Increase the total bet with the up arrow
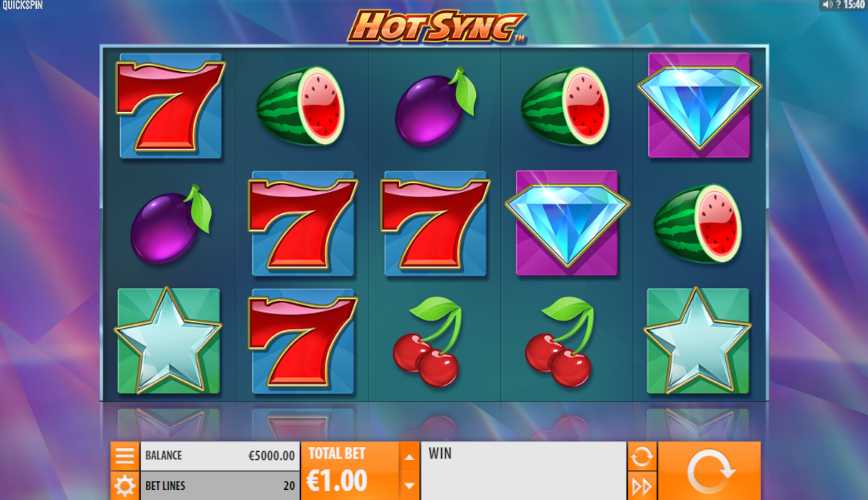868x500 pixels. (x=408, y=457)
